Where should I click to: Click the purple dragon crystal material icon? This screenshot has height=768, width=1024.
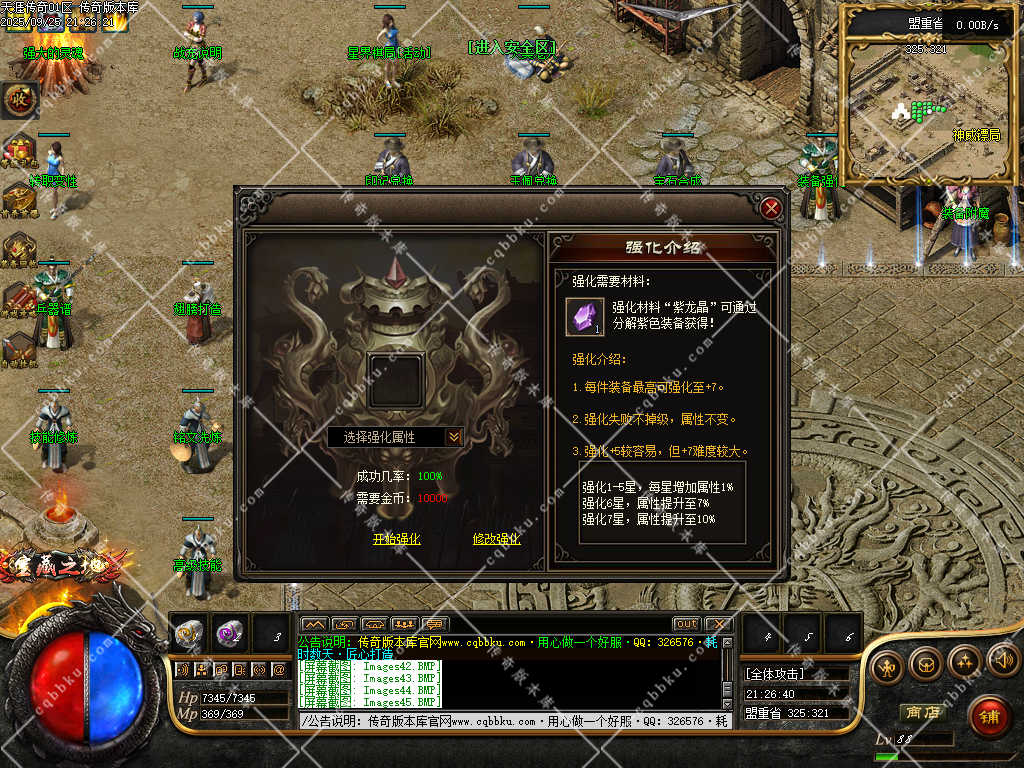[x=584, y=317]
